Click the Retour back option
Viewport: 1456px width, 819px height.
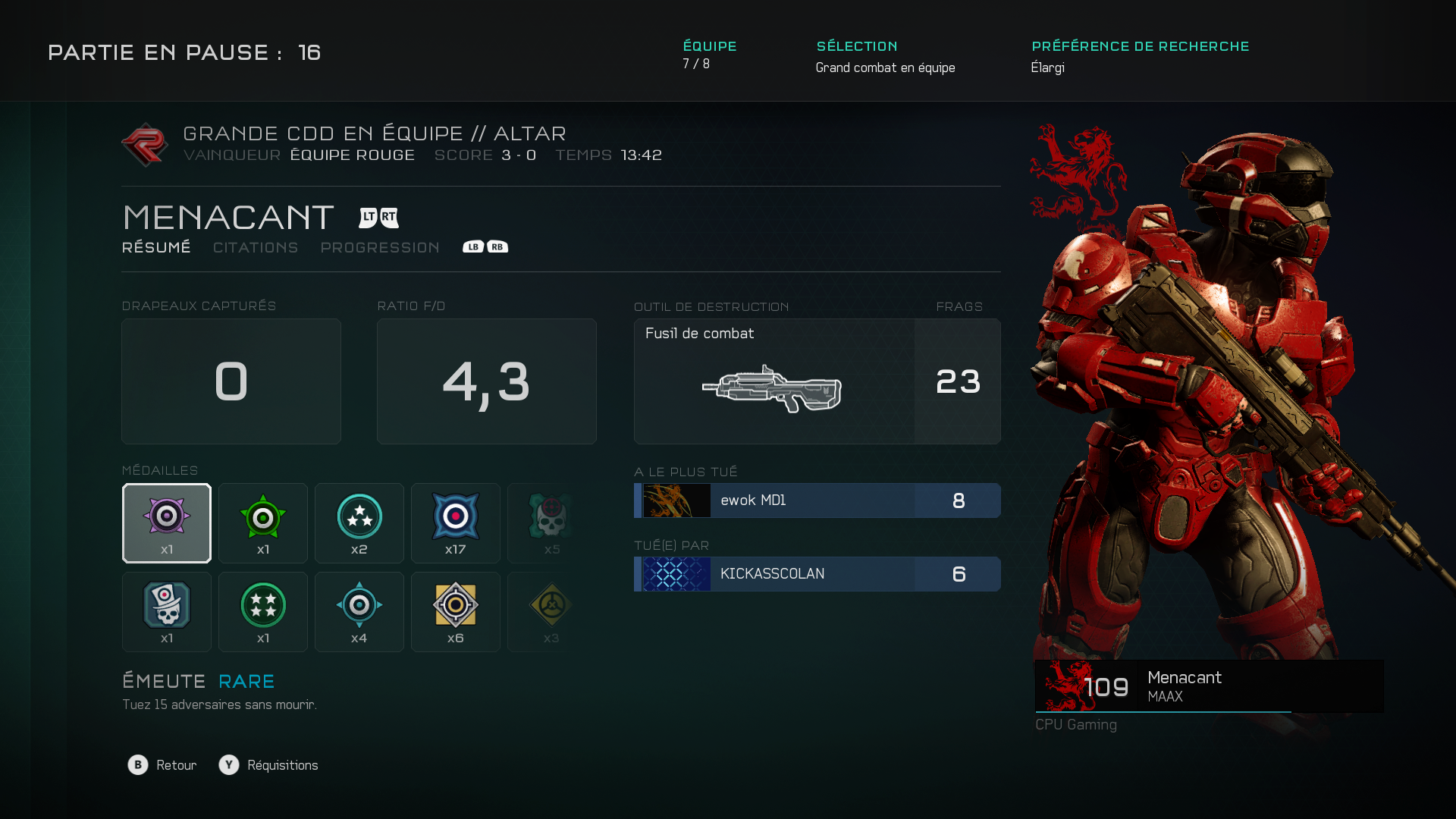pyautogui.click(x=162, y=765)
